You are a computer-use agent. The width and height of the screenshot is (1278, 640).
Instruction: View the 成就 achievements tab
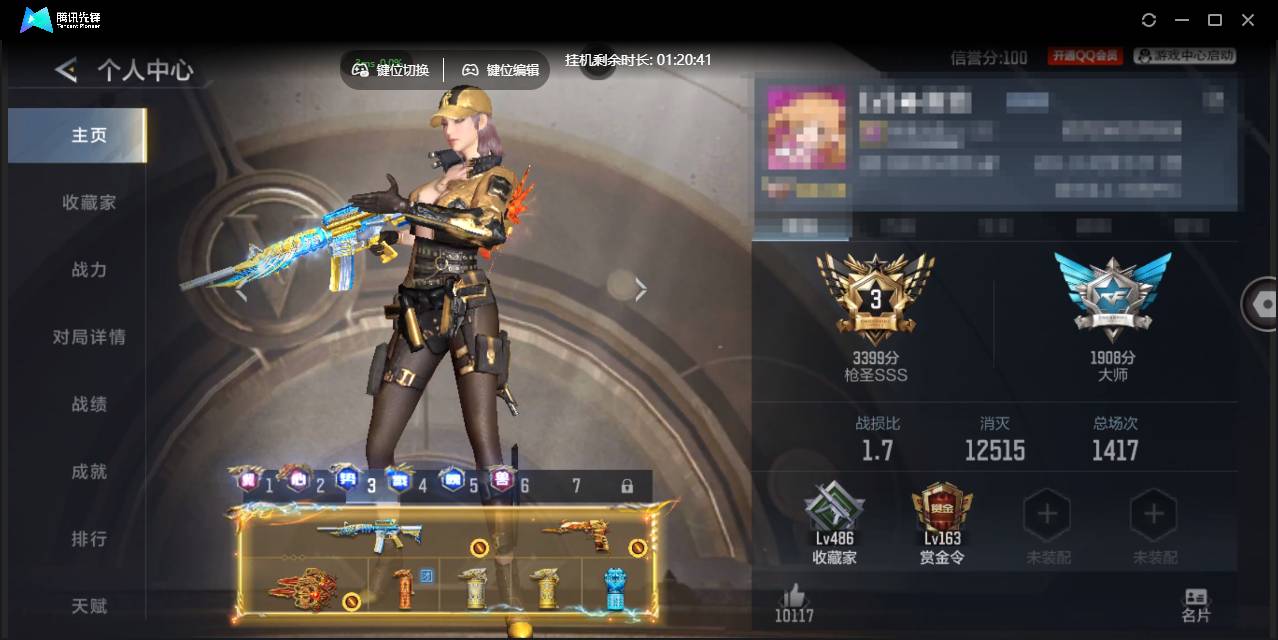point(88,471)
